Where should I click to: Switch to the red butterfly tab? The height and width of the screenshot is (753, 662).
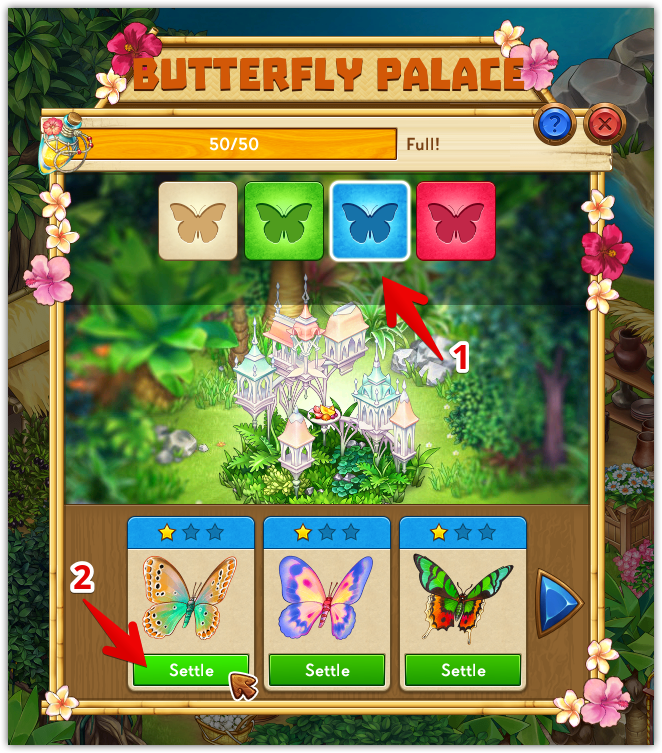pyautogui.click(x=455, y=220)
